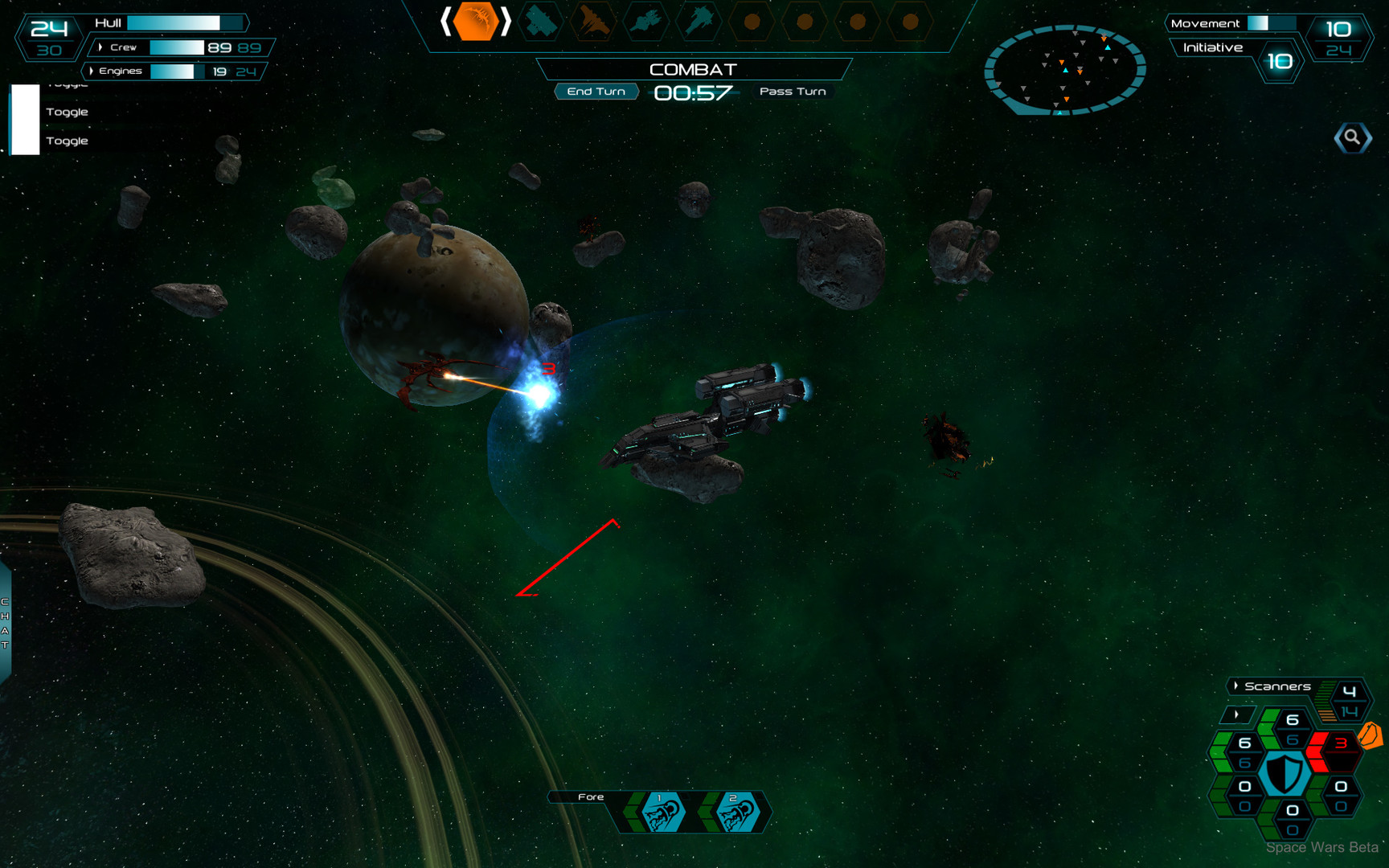Click the orange ship marker beside shields
The image size is (1389, 868).
(x=1371, y=735)
